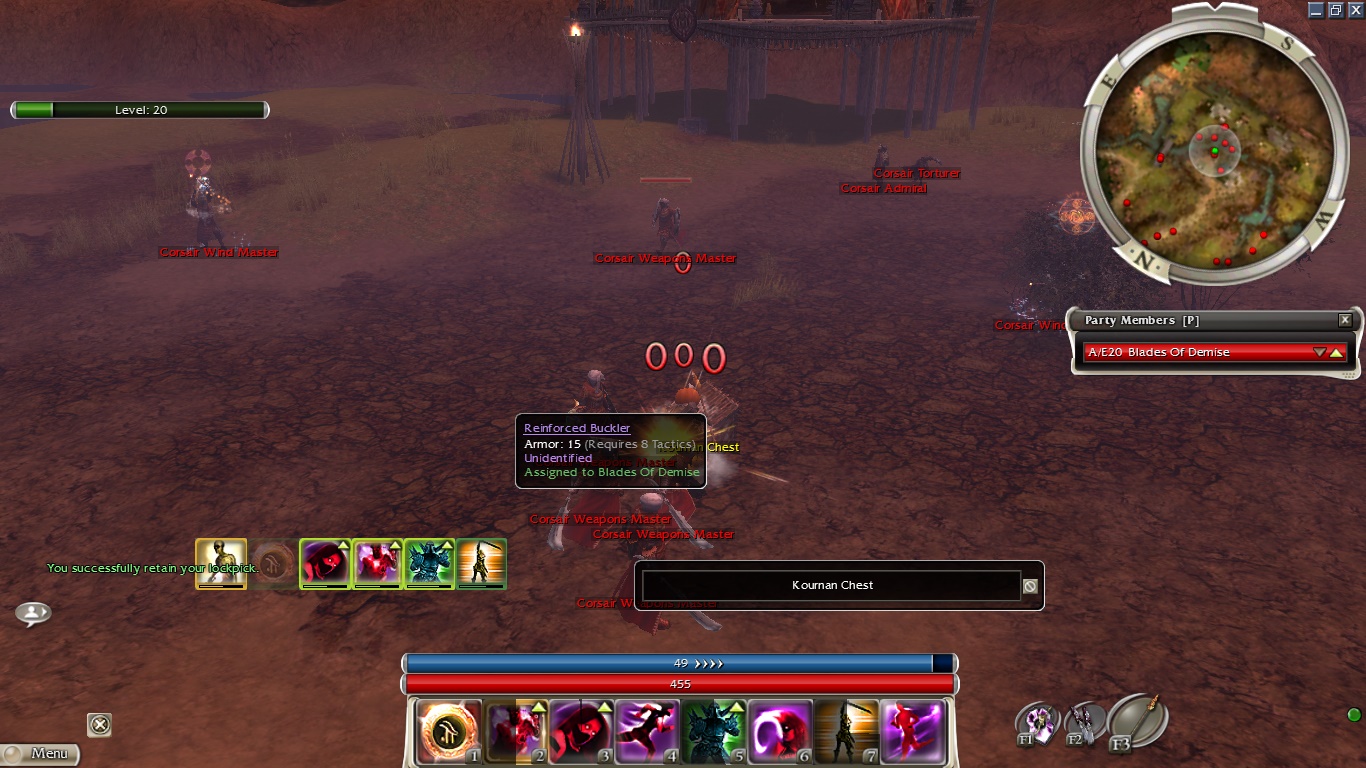Use the scythe warrior skill in slot 7

845,731
